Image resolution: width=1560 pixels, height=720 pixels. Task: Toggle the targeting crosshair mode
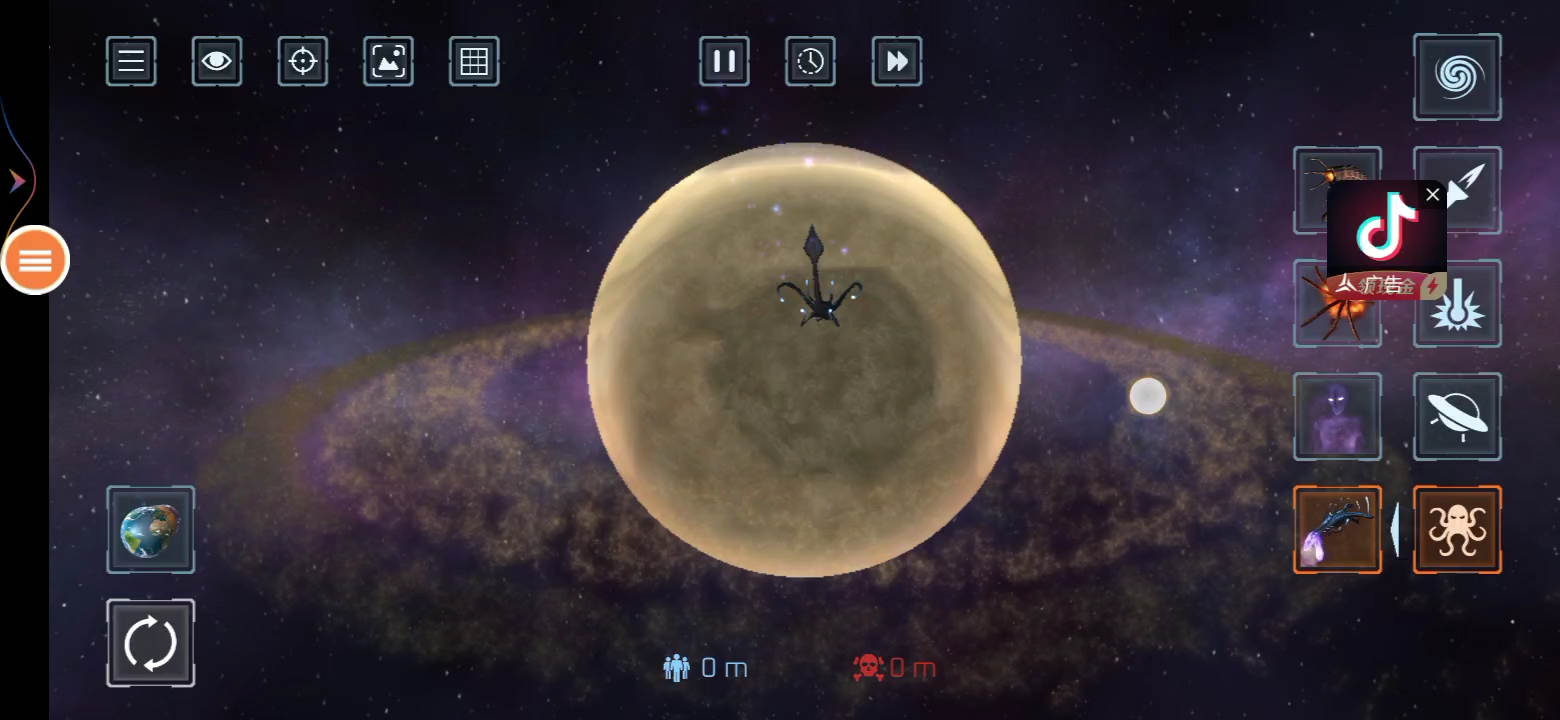[x=302, y=61]
